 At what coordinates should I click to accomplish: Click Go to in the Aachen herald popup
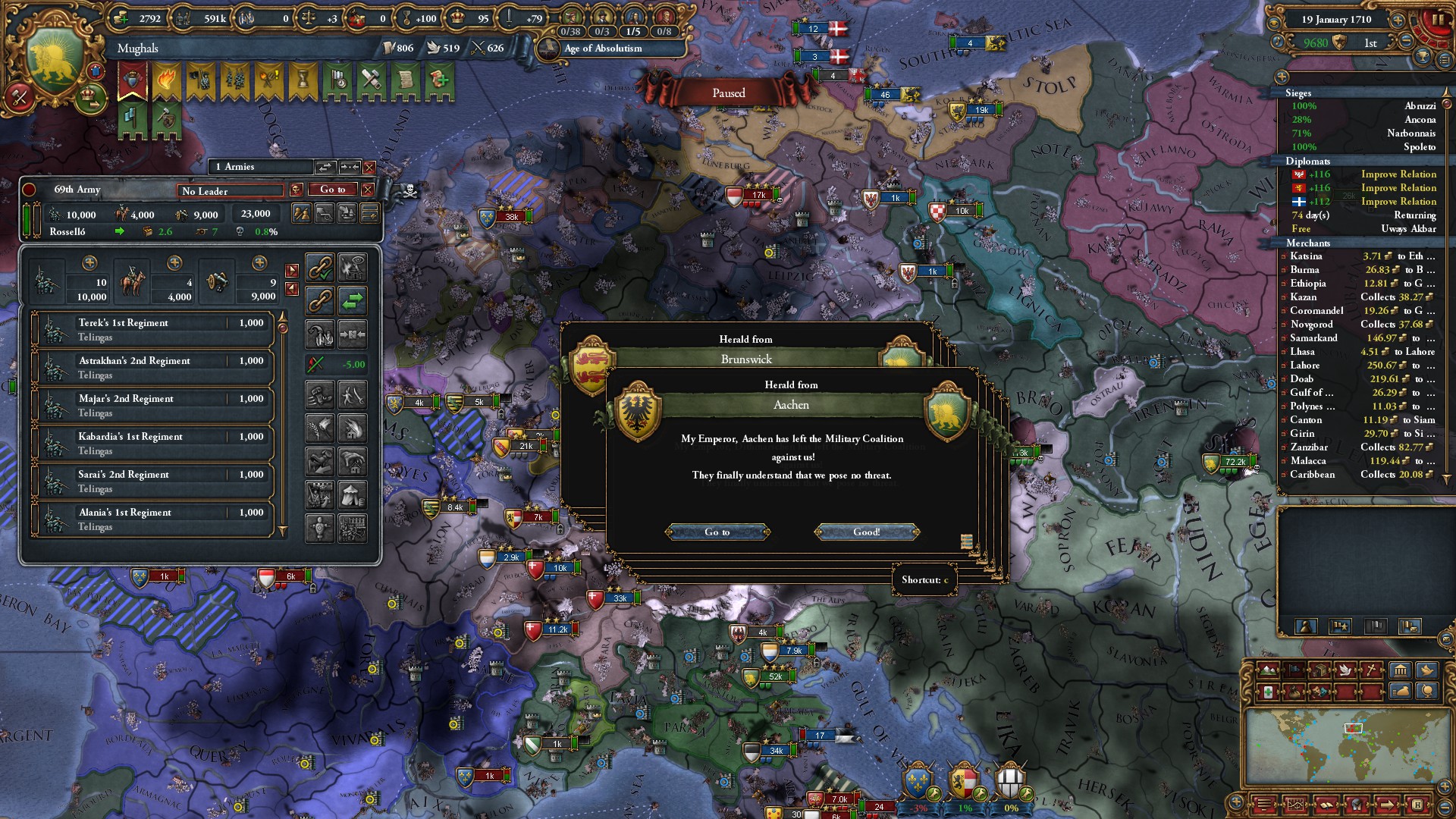(x=717, y=532)
